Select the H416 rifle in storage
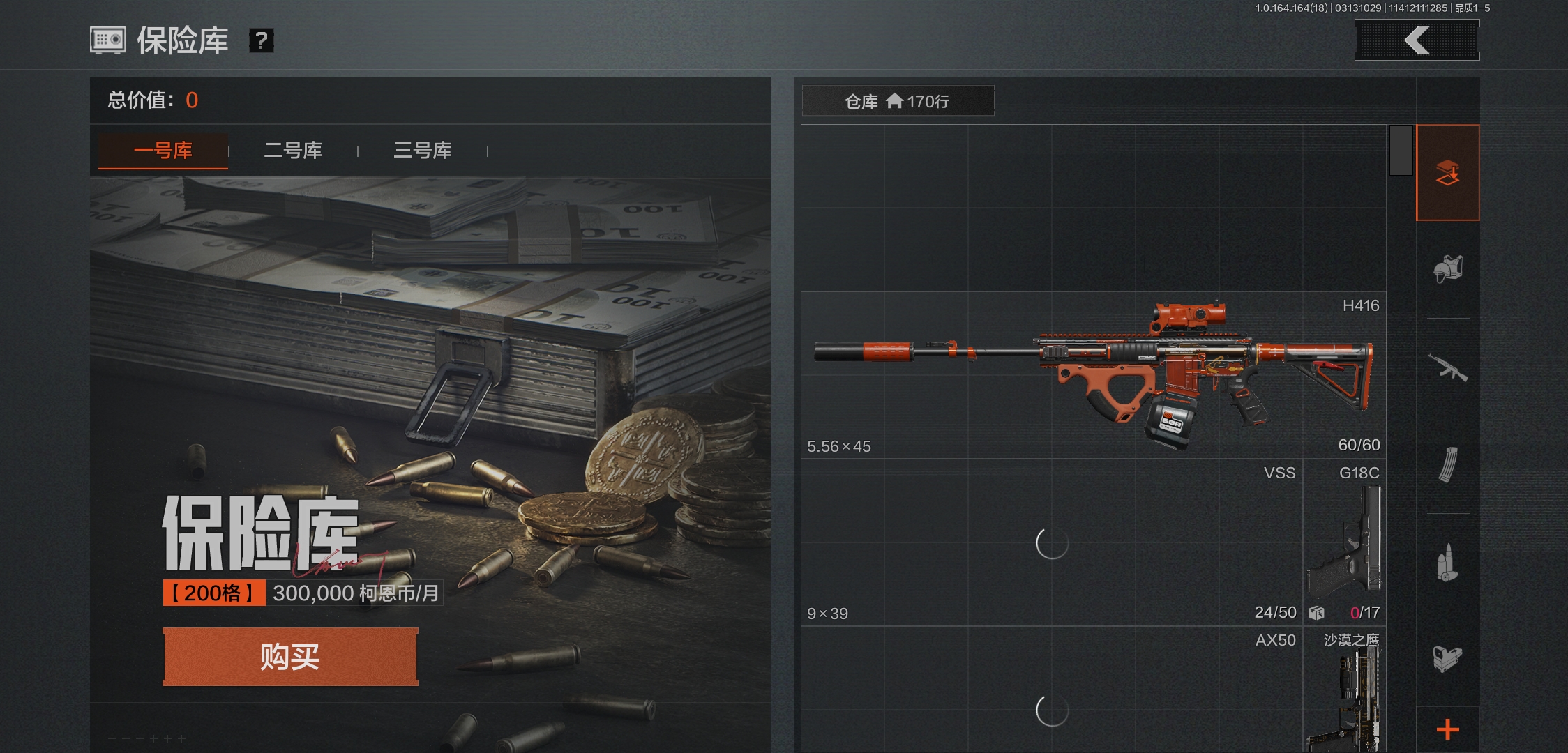 pyautogui.click(x=1093, y=375)
